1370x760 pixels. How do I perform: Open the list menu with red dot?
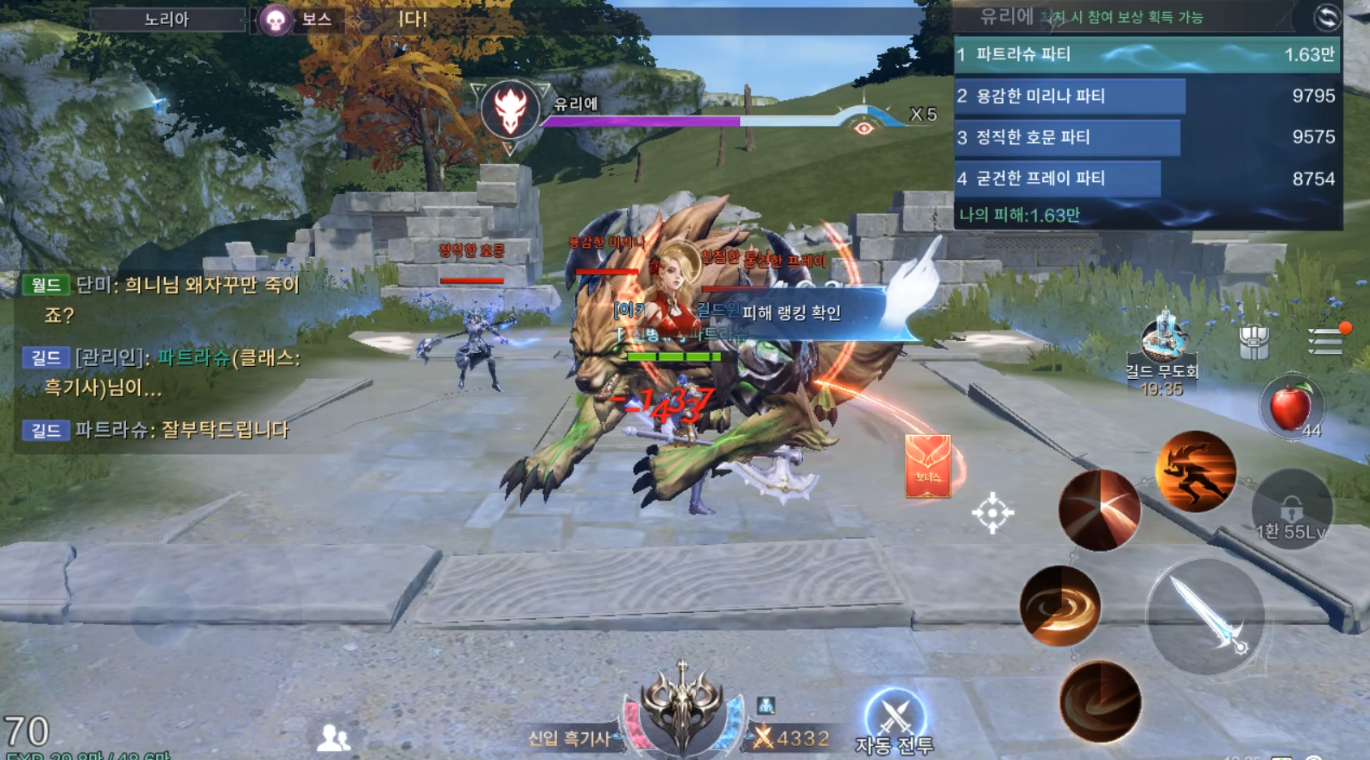(1327, 339)
